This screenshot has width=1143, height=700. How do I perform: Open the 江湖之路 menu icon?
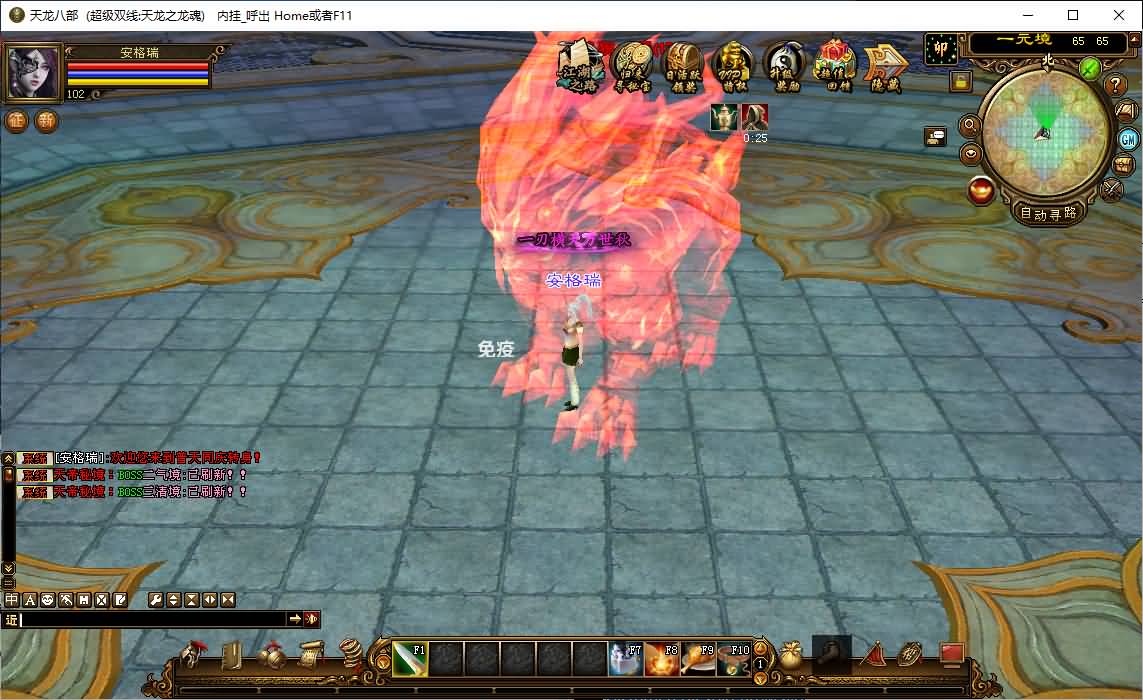[x=581, y=67]
